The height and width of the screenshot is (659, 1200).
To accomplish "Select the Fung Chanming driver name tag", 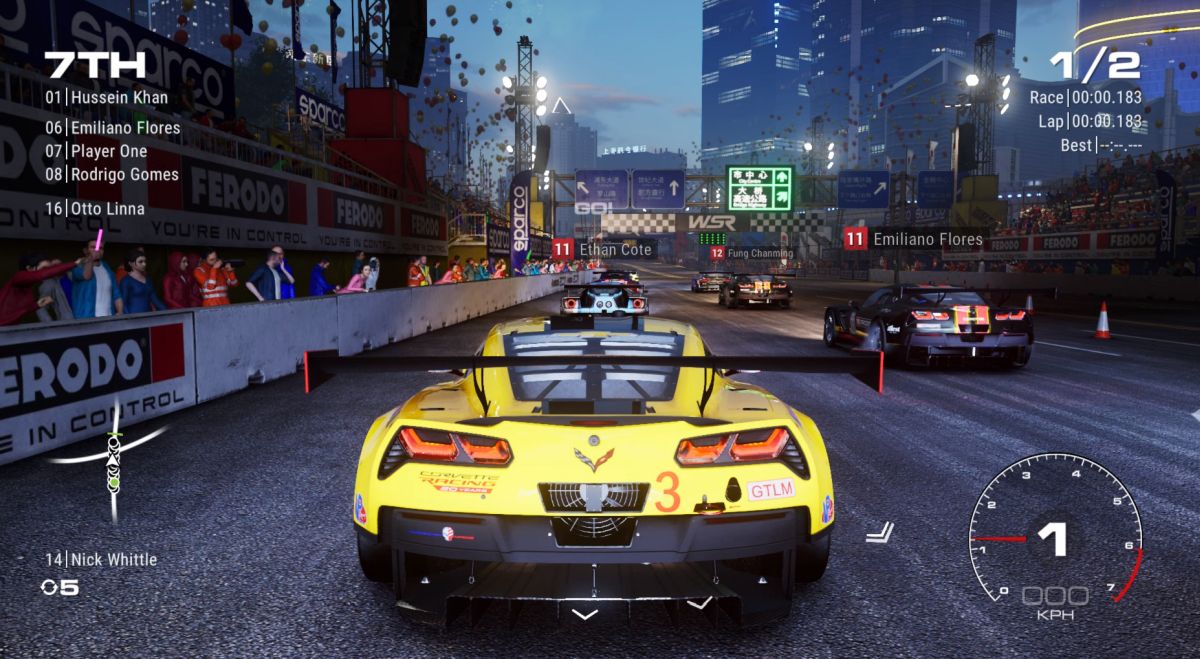I will point(751,254).
